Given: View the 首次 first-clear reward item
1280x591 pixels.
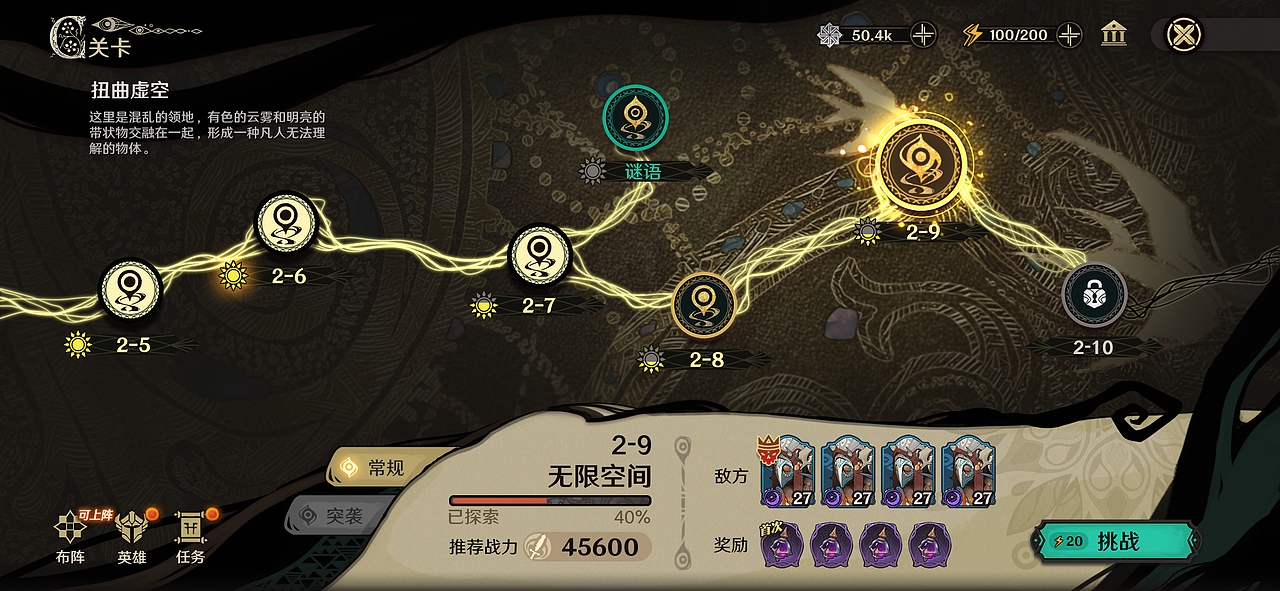Looking at the screenshot, I should click(x=782, y=545).
